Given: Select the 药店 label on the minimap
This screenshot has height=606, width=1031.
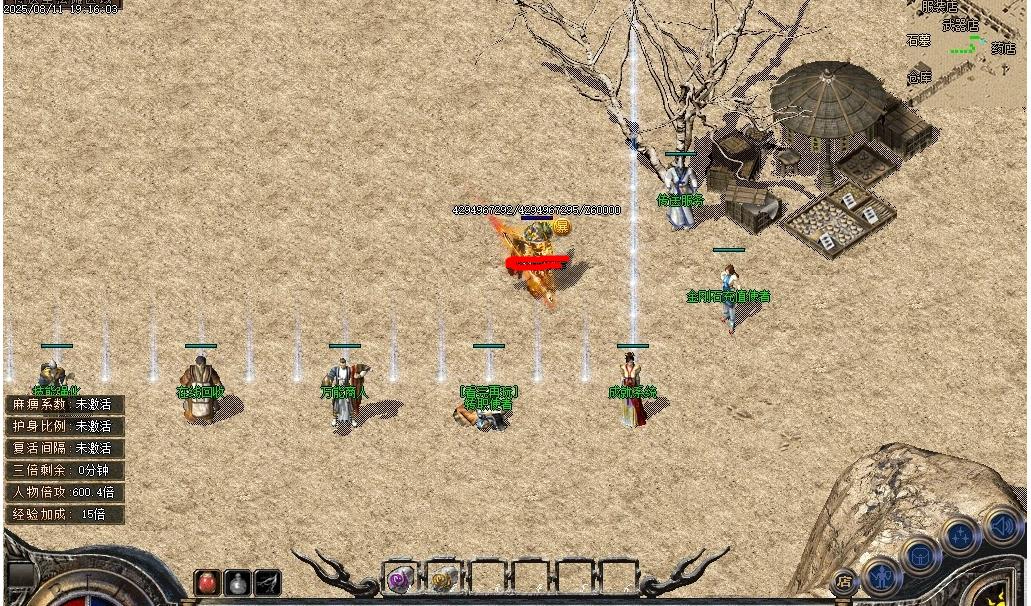Looking at the screenshot, I should click(1003, 48).
